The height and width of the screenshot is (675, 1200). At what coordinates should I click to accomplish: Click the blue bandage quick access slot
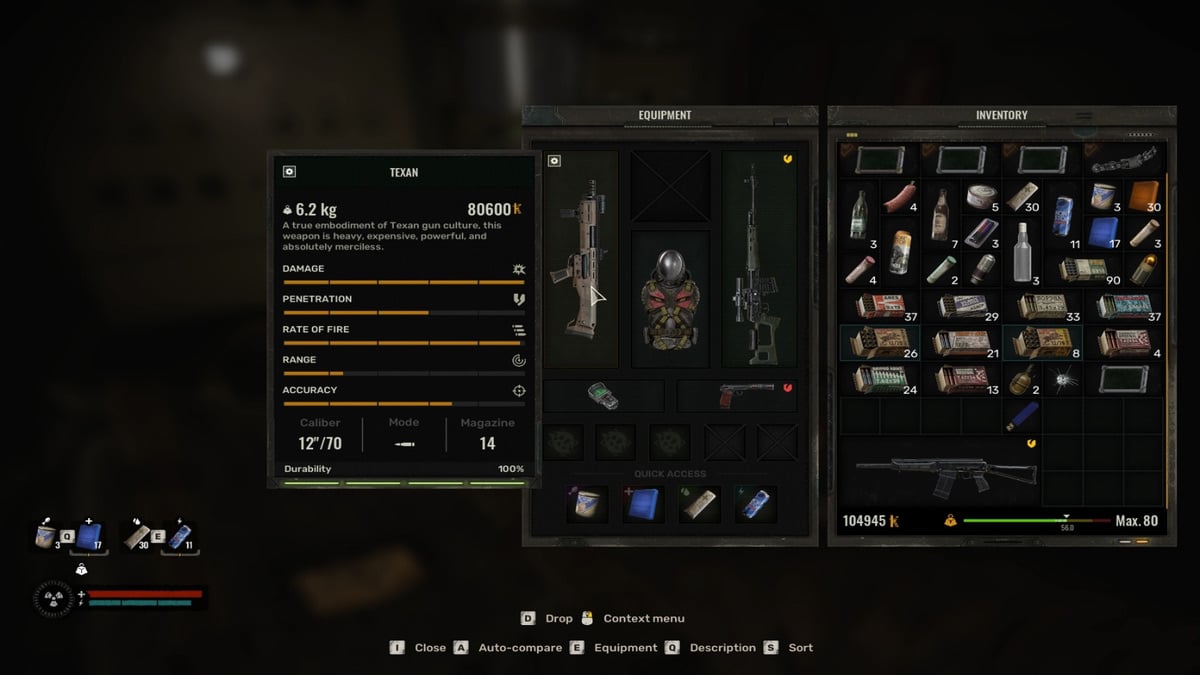coord(641,504)
